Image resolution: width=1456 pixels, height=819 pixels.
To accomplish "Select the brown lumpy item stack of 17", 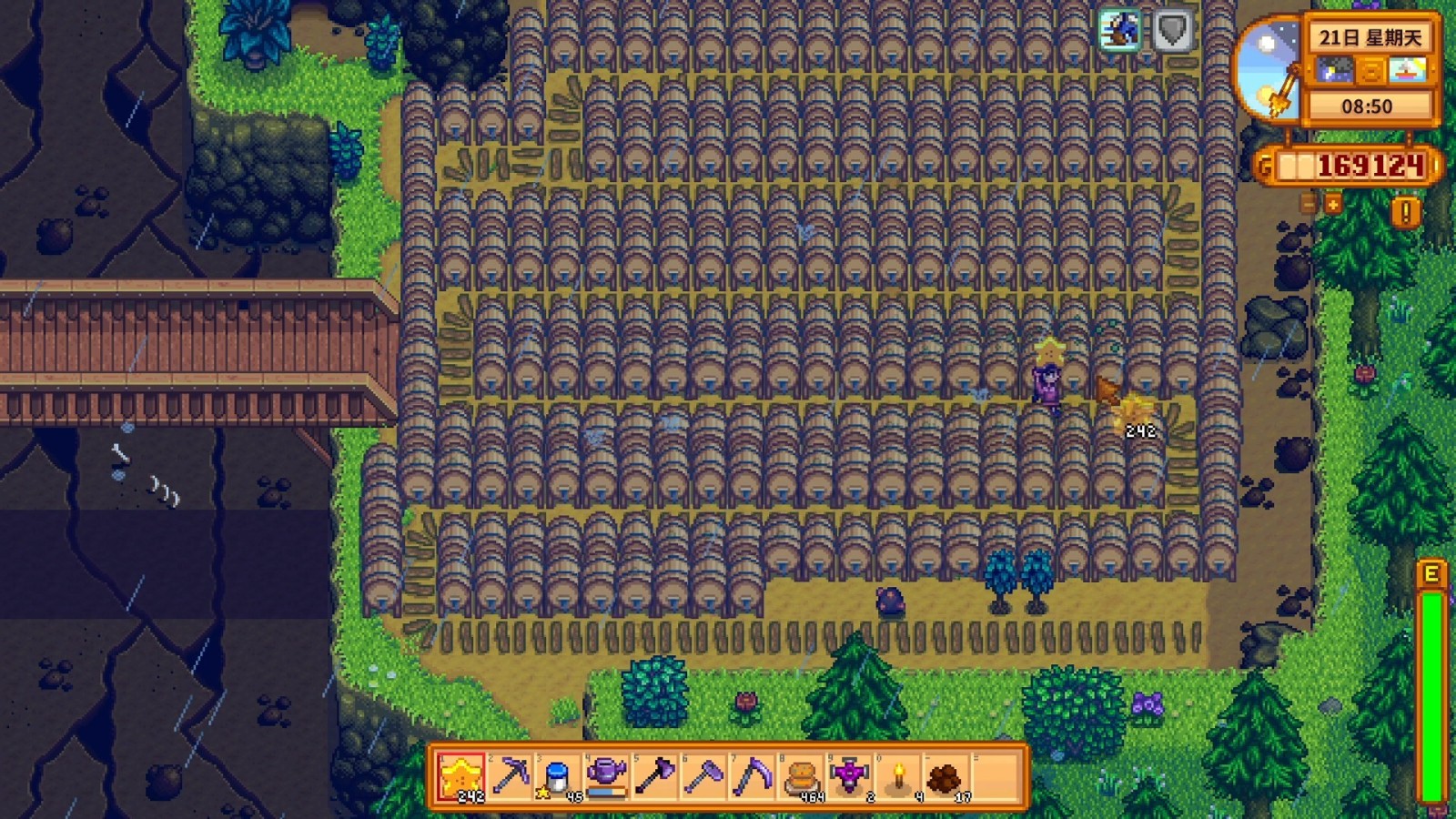I will pyautogui.click(x=946, y=777).
